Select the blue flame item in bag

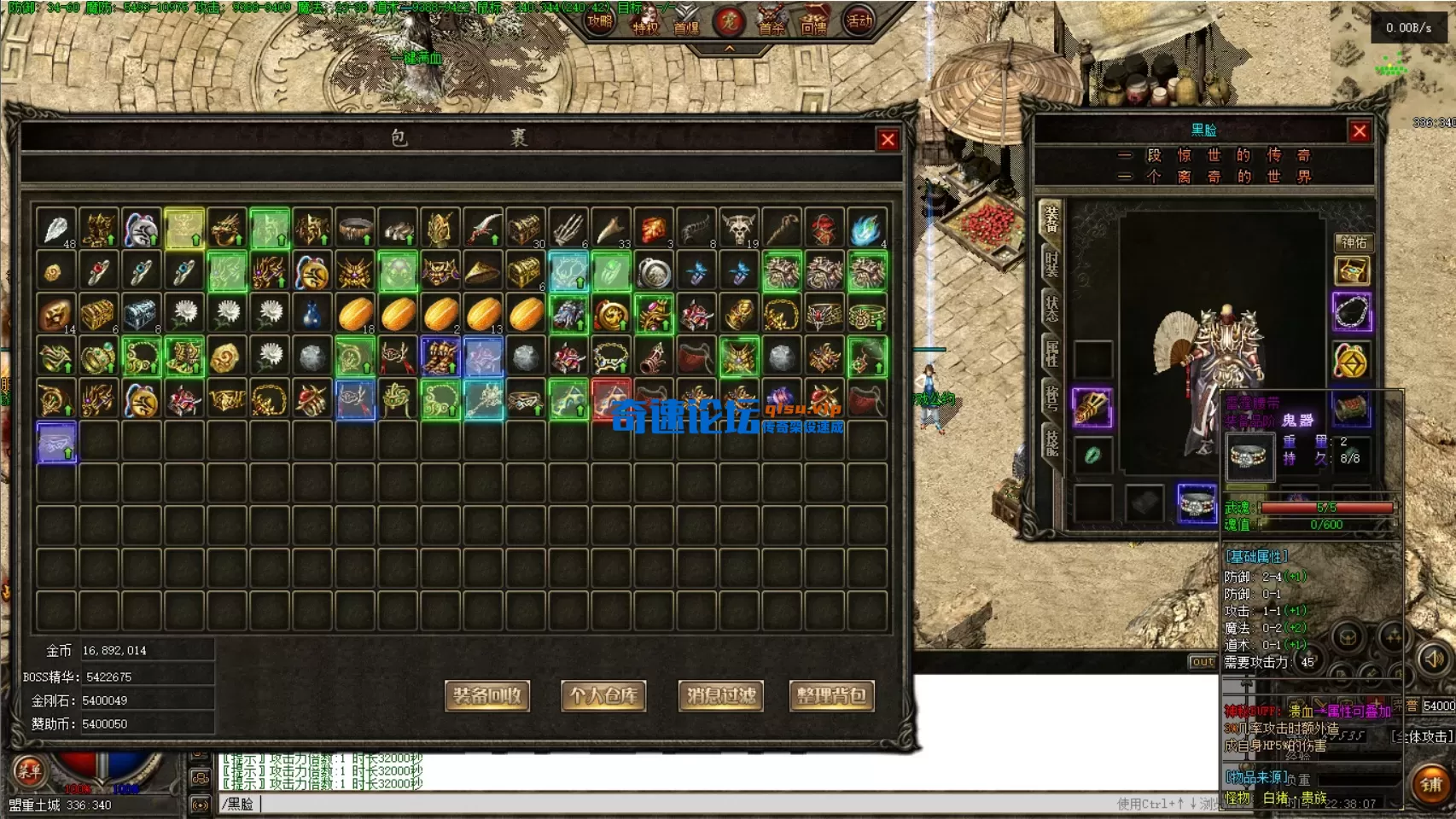[x=867, y=229]
